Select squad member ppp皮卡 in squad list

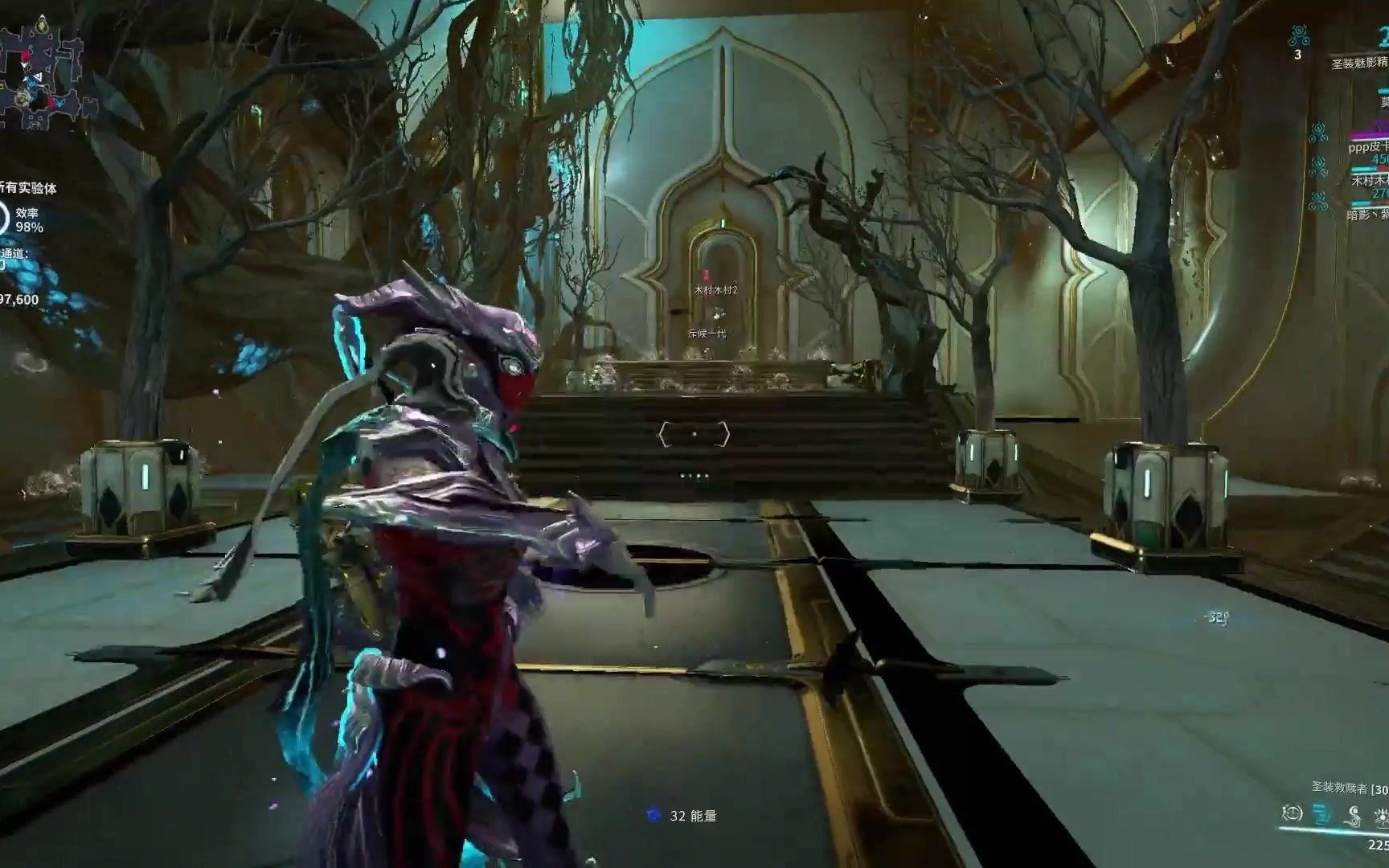[x=1368, y=148]
